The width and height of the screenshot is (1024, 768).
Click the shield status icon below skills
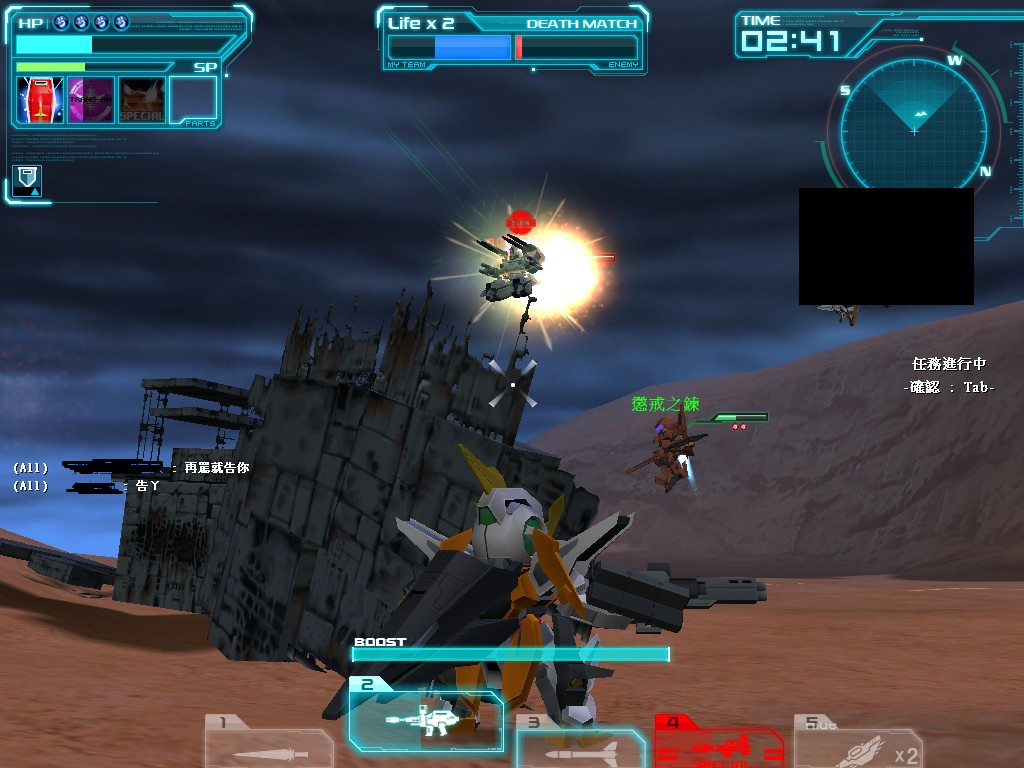pos(28,180)
